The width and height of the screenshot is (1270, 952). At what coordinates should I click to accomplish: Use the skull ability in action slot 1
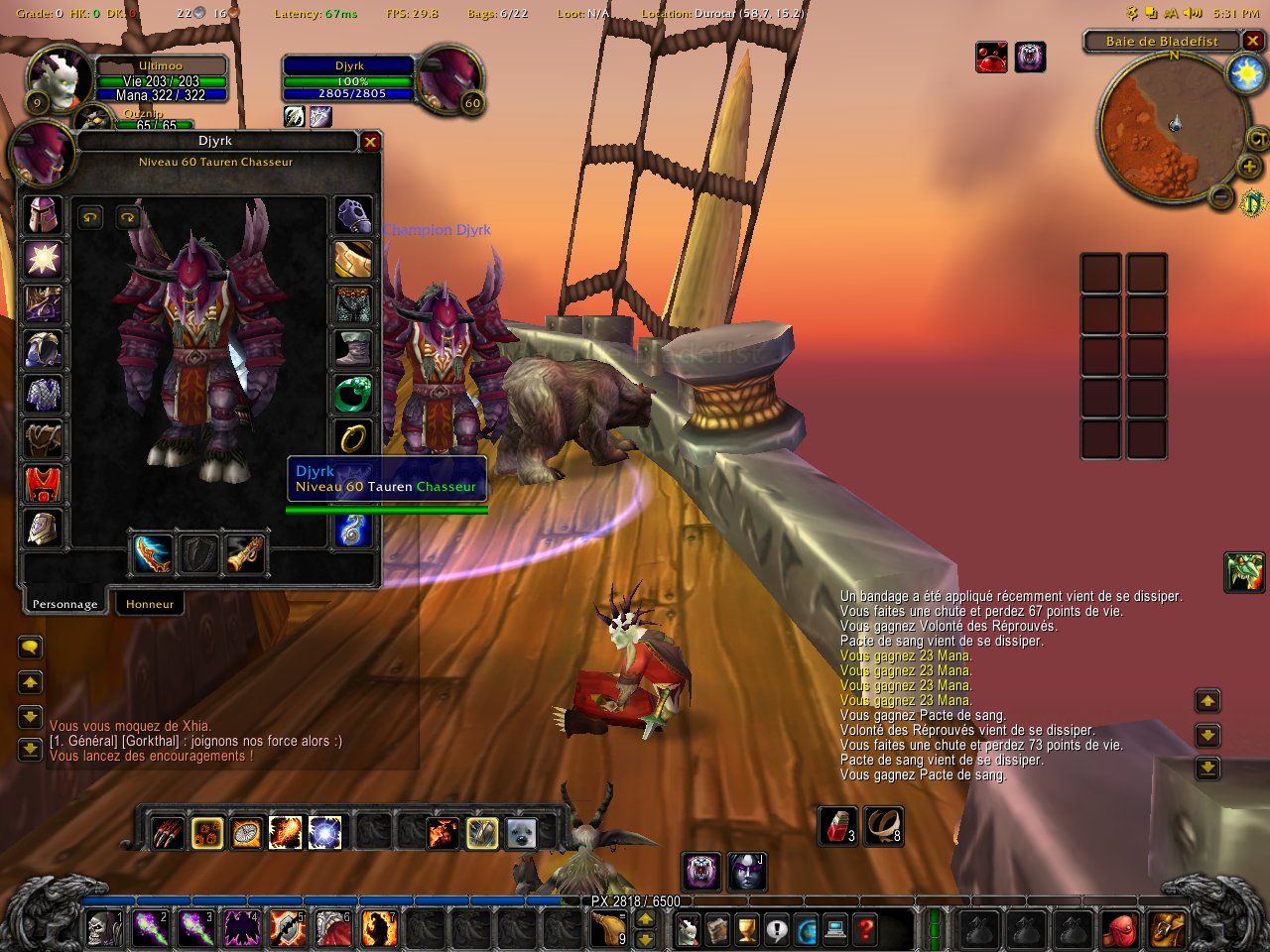tap(103, 929)
